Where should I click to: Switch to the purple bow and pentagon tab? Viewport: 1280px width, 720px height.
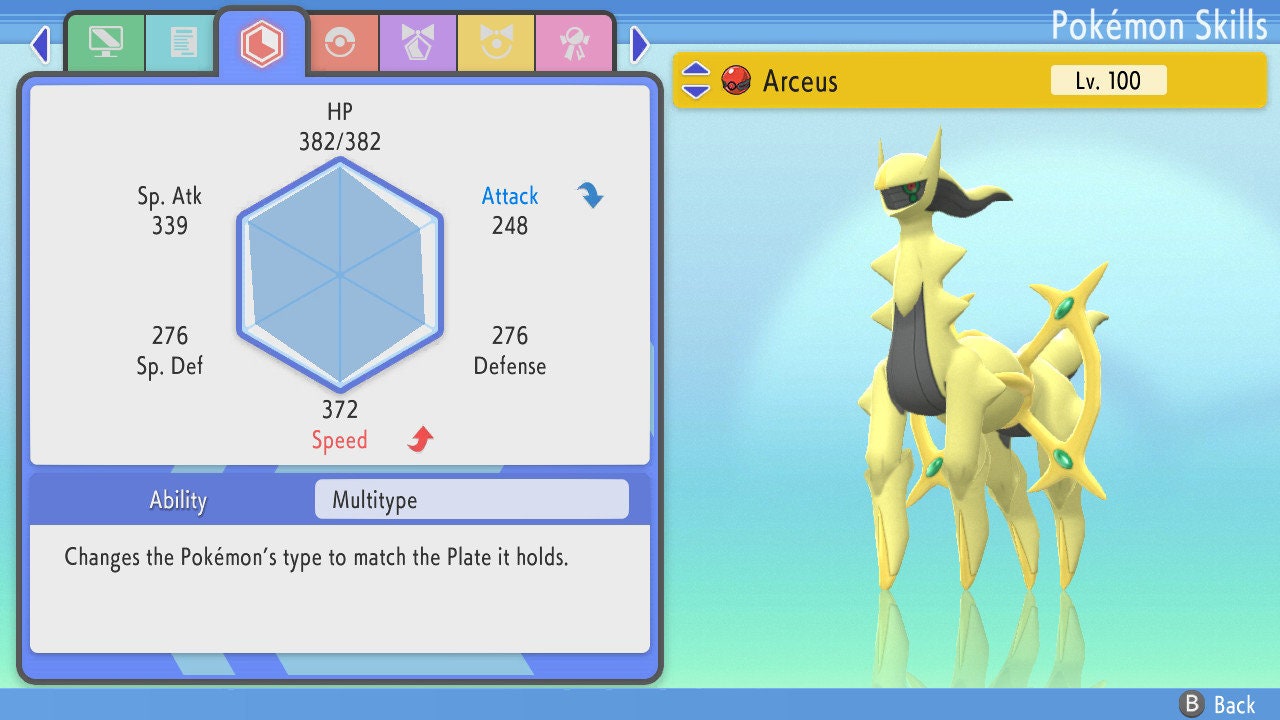(x=418, y=43)
